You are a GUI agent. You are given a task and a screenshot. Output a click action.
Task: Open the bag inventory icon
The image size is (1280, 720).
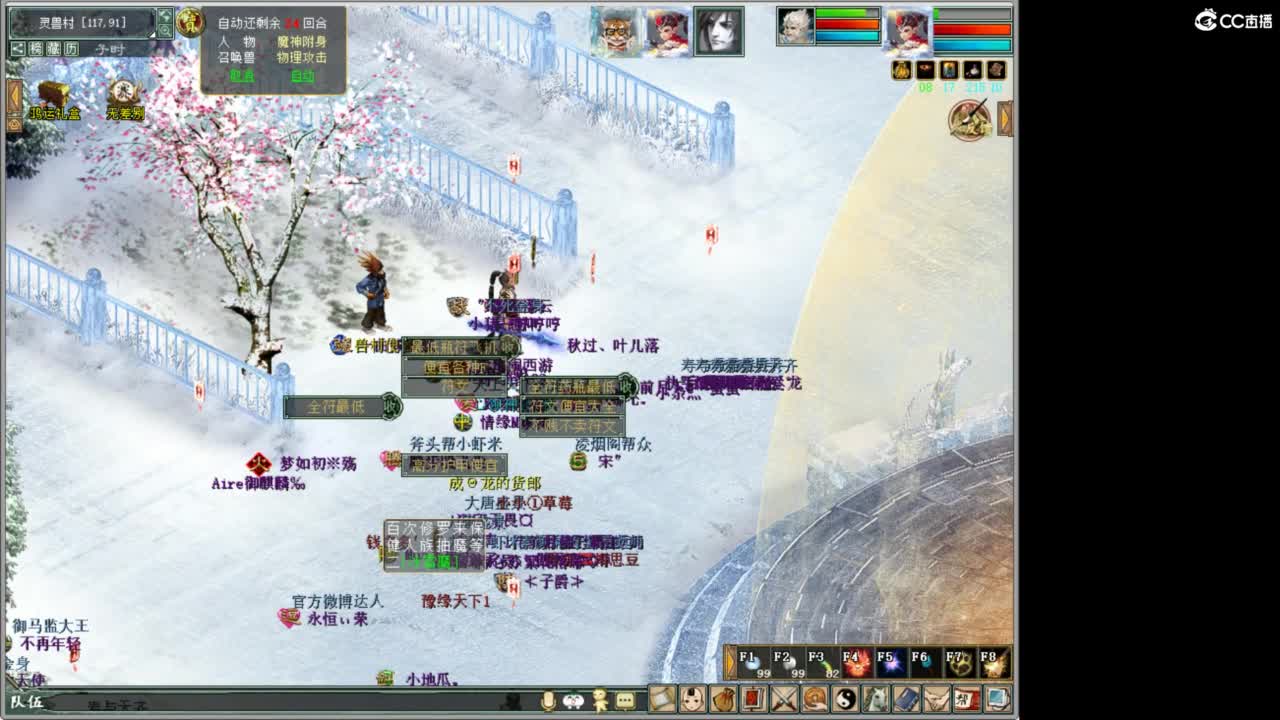pos(723,700)
